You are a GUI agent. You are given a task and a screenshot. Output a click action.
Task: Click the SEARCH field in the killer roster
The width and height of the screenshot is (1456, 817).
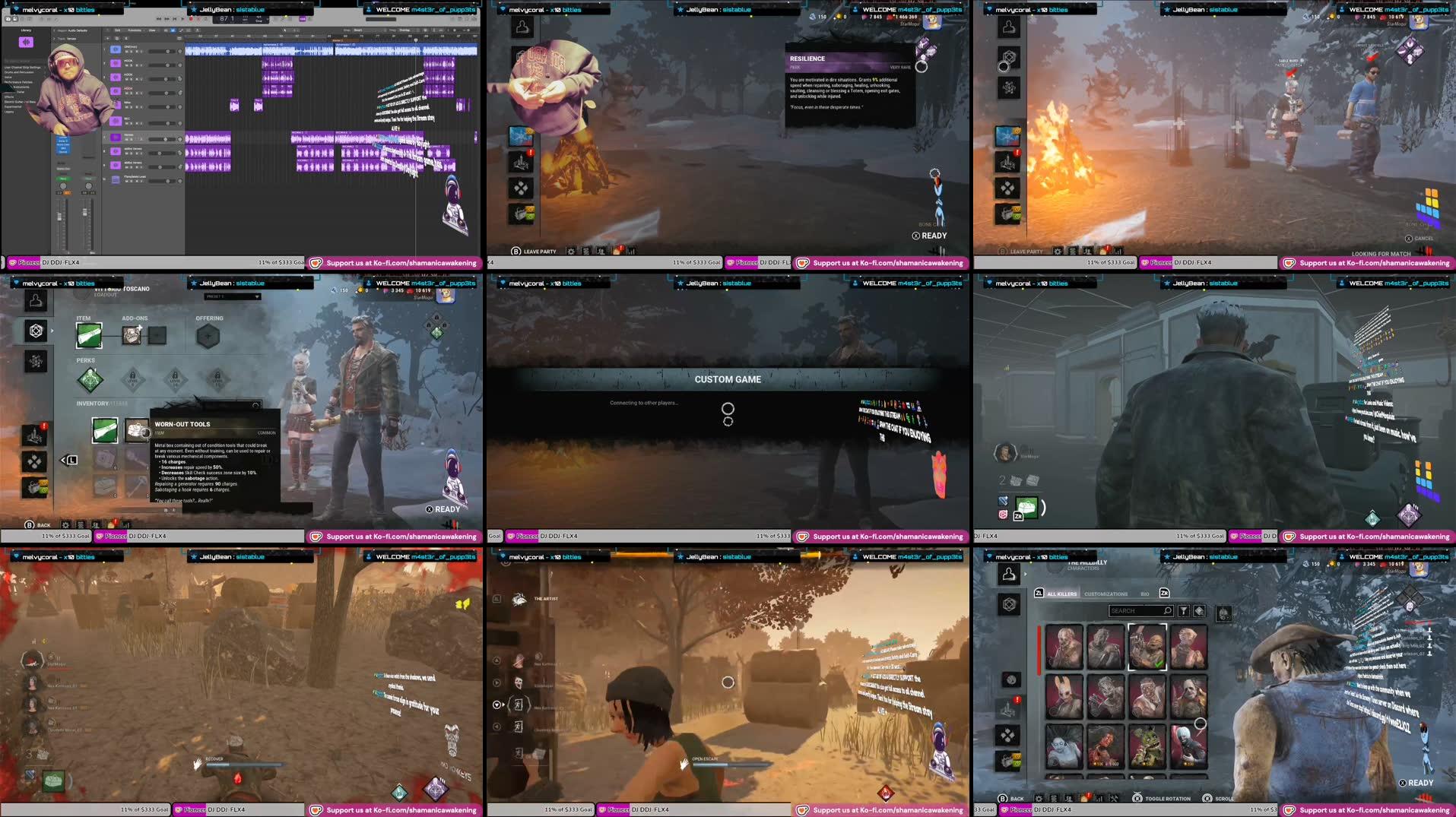click(1140, 611)
